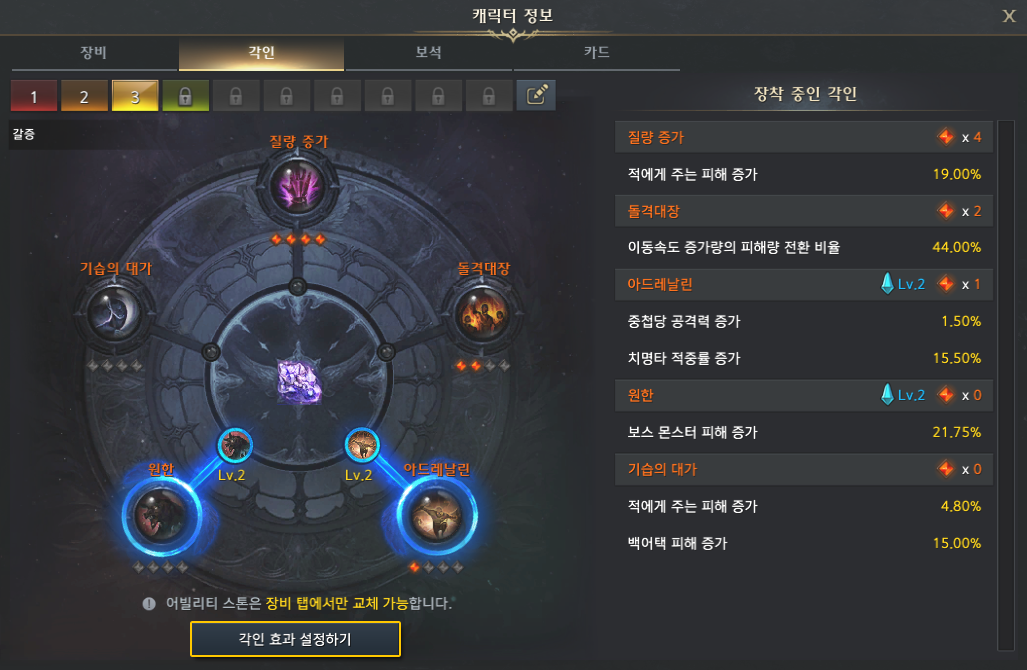Screen dimensions: 1027x670
Task: Close the 캐릭터 정보 window
Action: [x=1008, y=15]
